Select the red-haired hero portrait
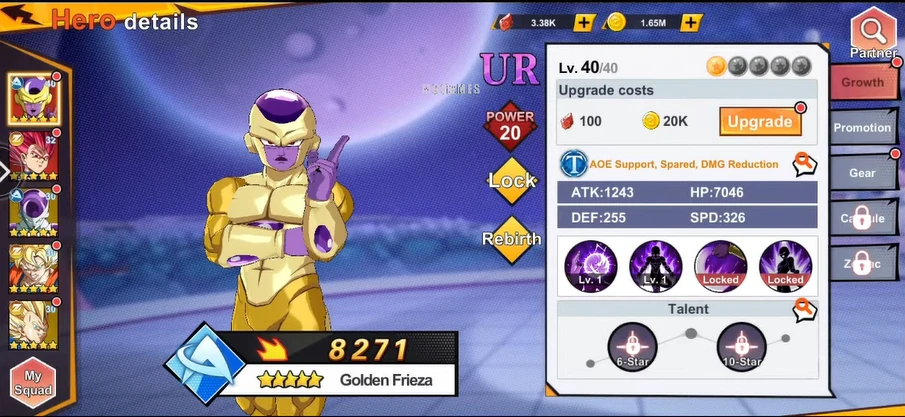Screen dimensions: 905x417 tap(33, 154)
